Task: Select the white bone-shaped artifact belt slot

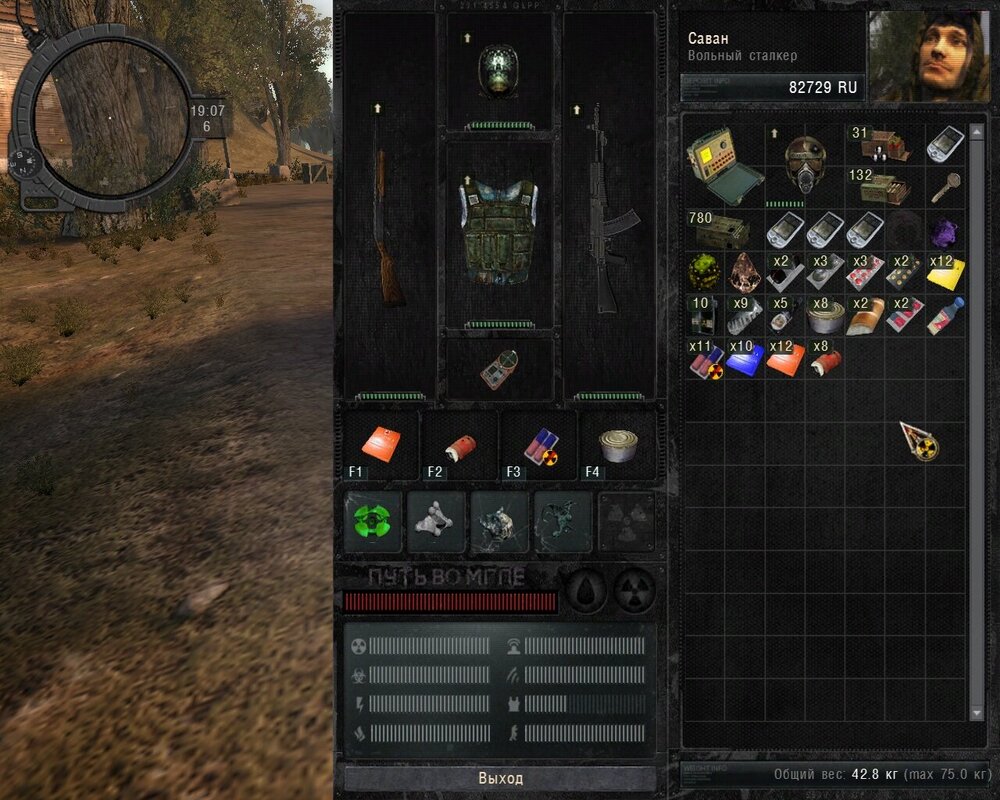Action: pyautogui.click(x=437, y=521)
